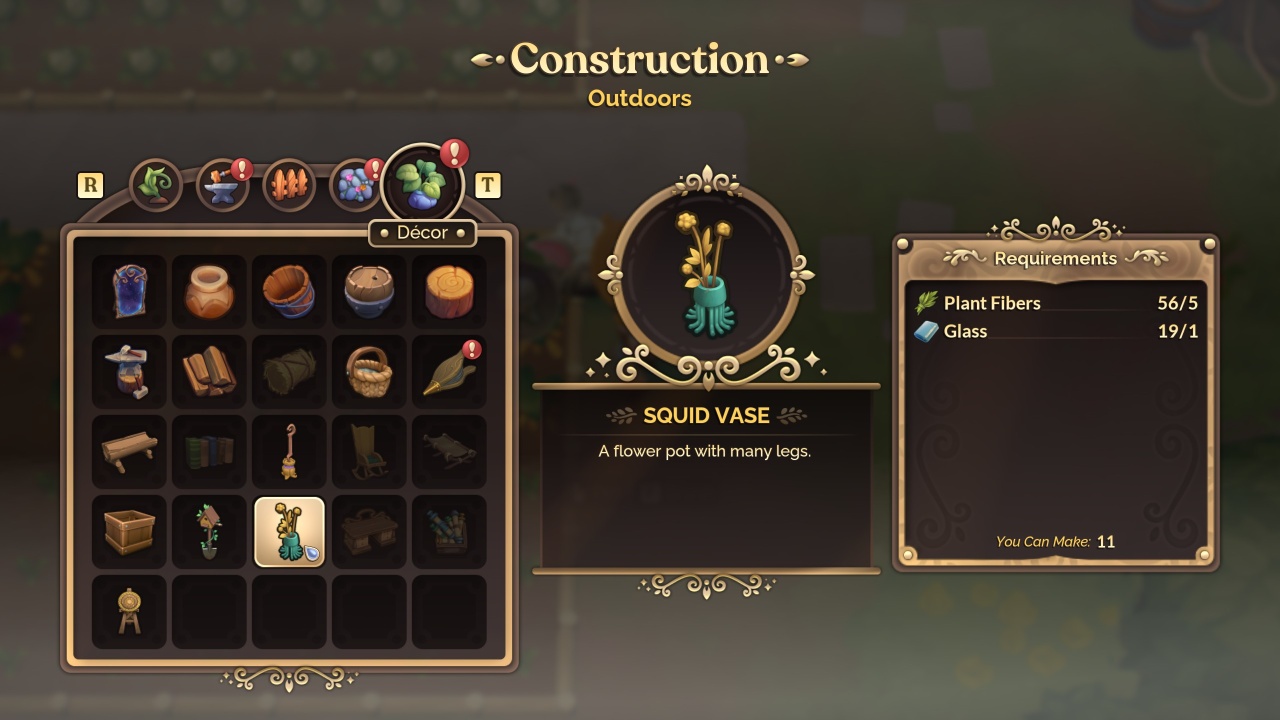Image resolution: width=1280 pixels, height=720 pixels.
Task: Select the mystical mirror décor item
Action: point(128,290)
